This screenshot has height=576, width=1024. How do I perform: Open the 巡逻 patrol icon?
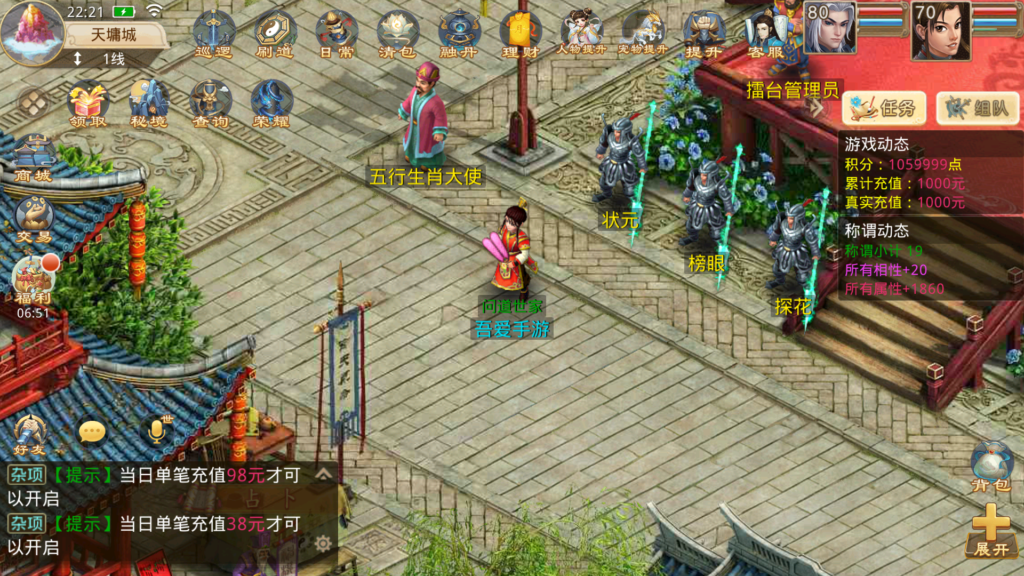212,33
